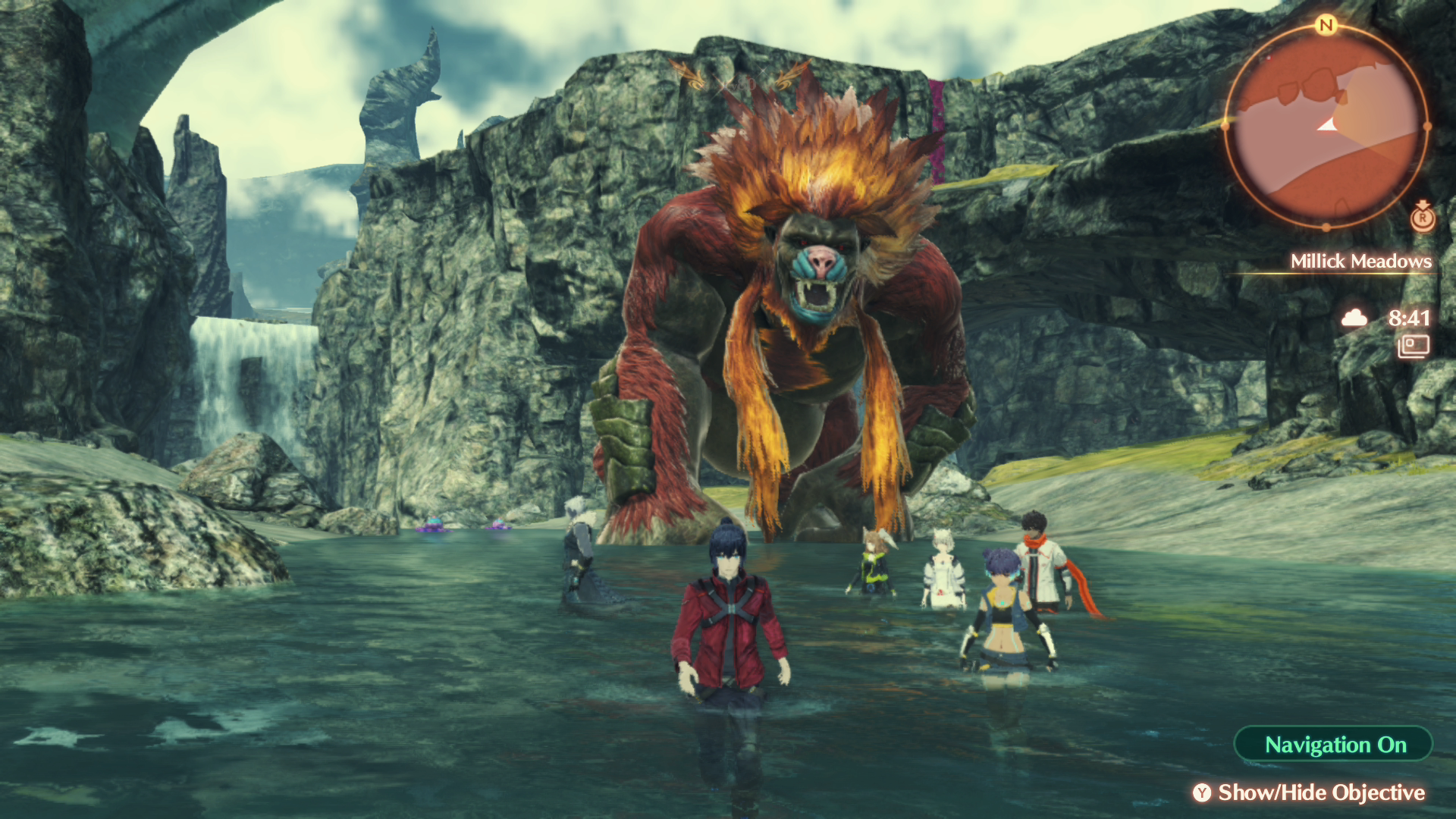Open the circular minimap
Image resolution: width=1456 pixels, height=819 pixels.
pyautogui.click(x=1326, y=127)
